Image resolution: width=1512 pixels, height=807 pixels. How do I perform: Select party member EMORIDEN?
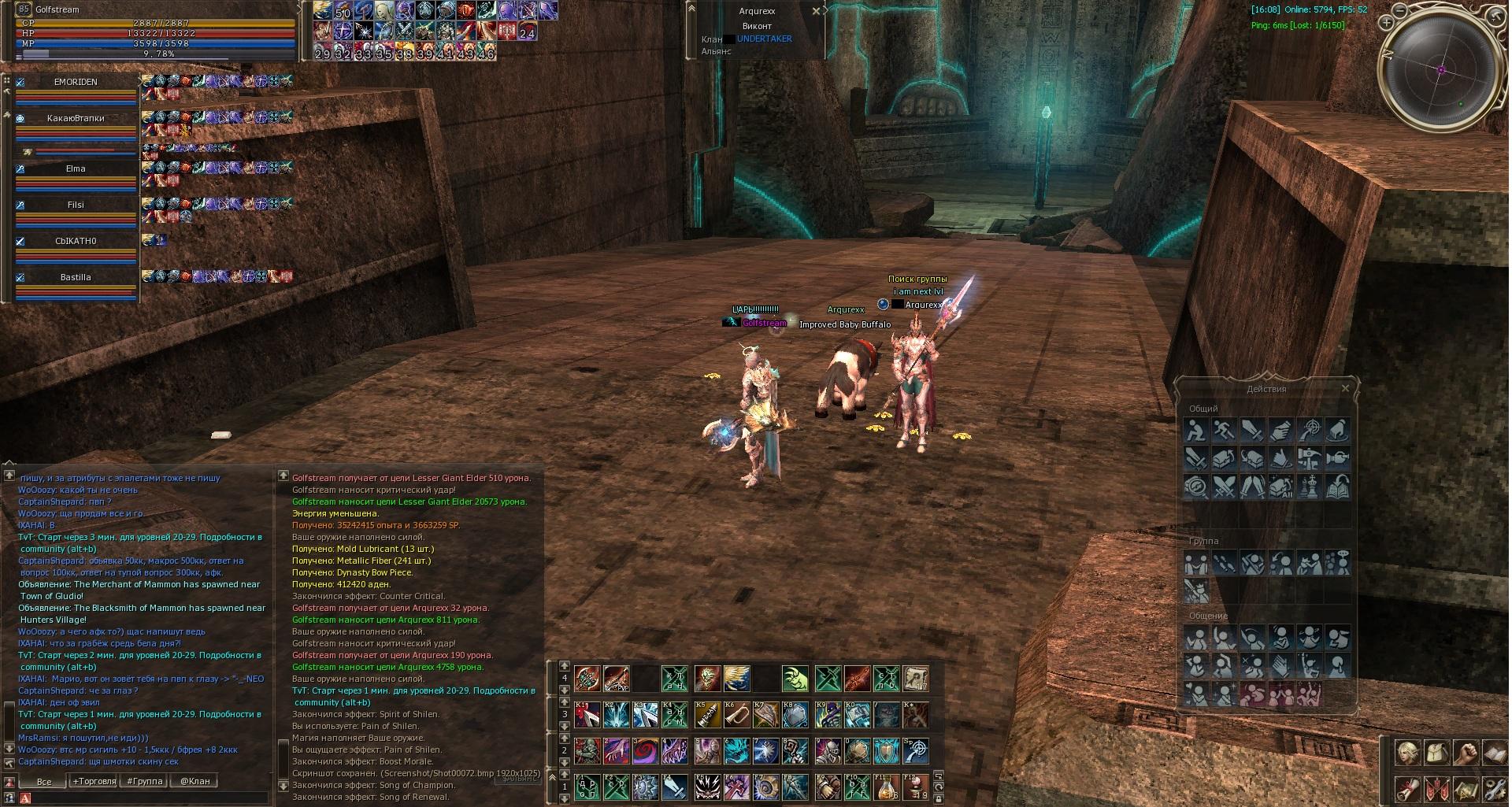(x=76, y=82)
